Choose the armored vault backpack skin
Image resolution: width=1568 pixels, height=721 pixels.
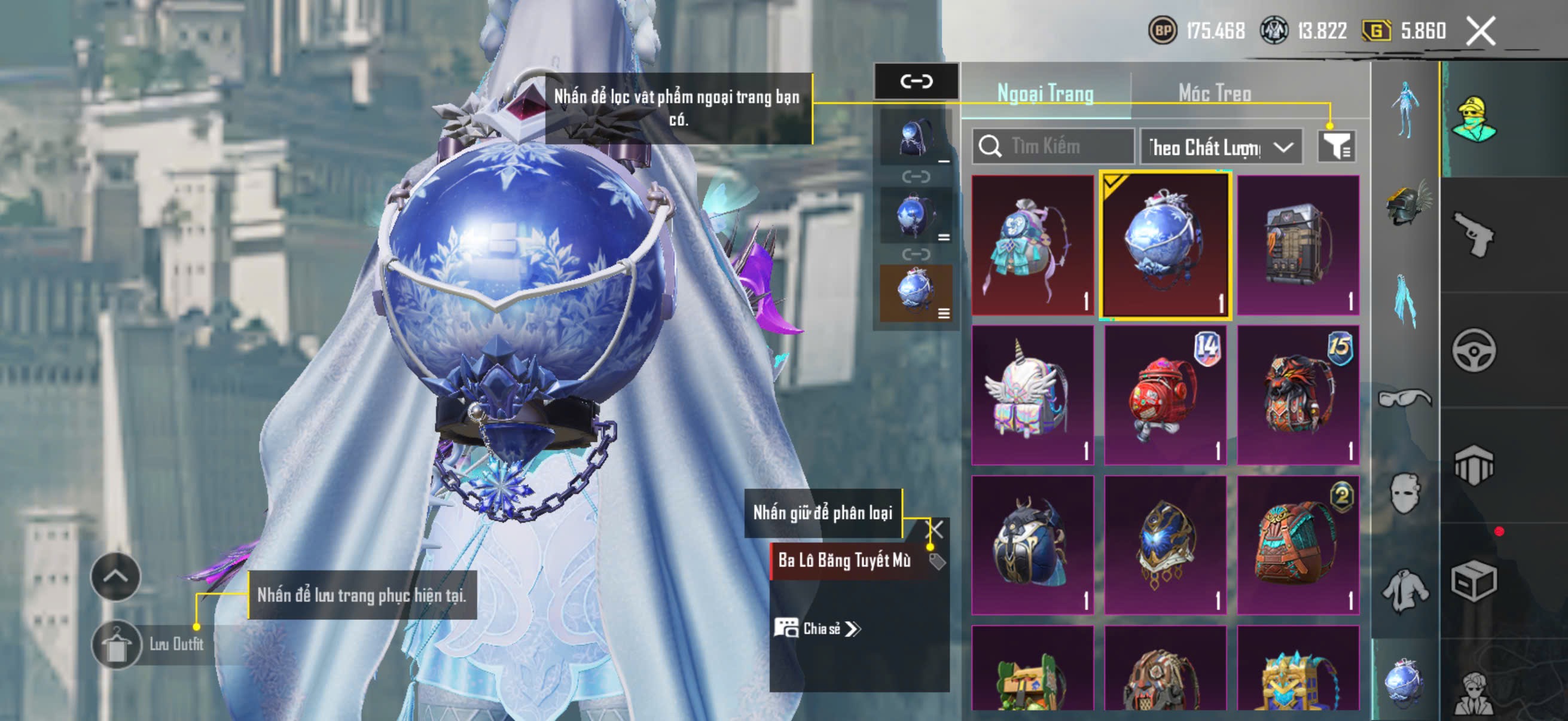click(1298, 245)
